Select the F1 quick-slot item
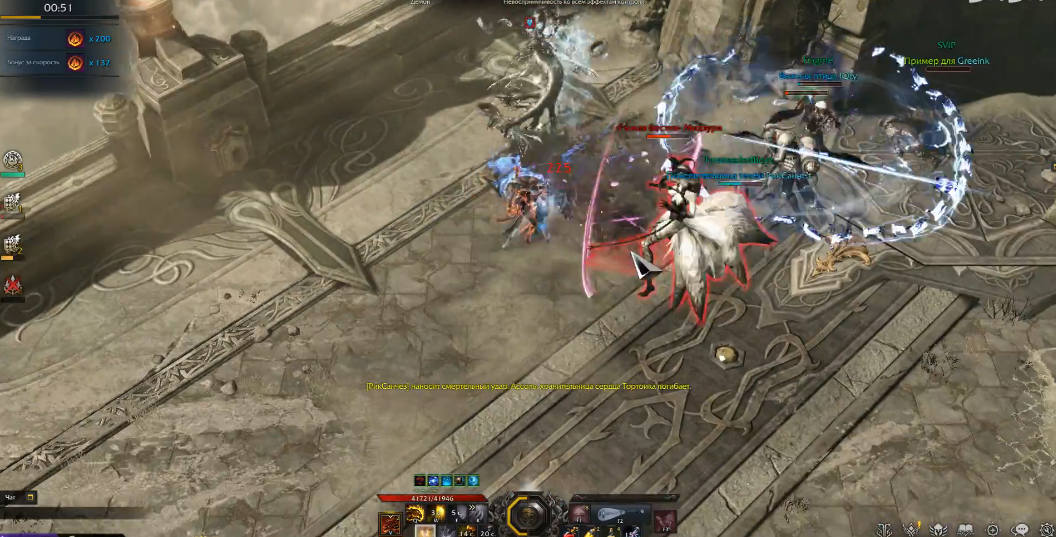 click(579, 513)
